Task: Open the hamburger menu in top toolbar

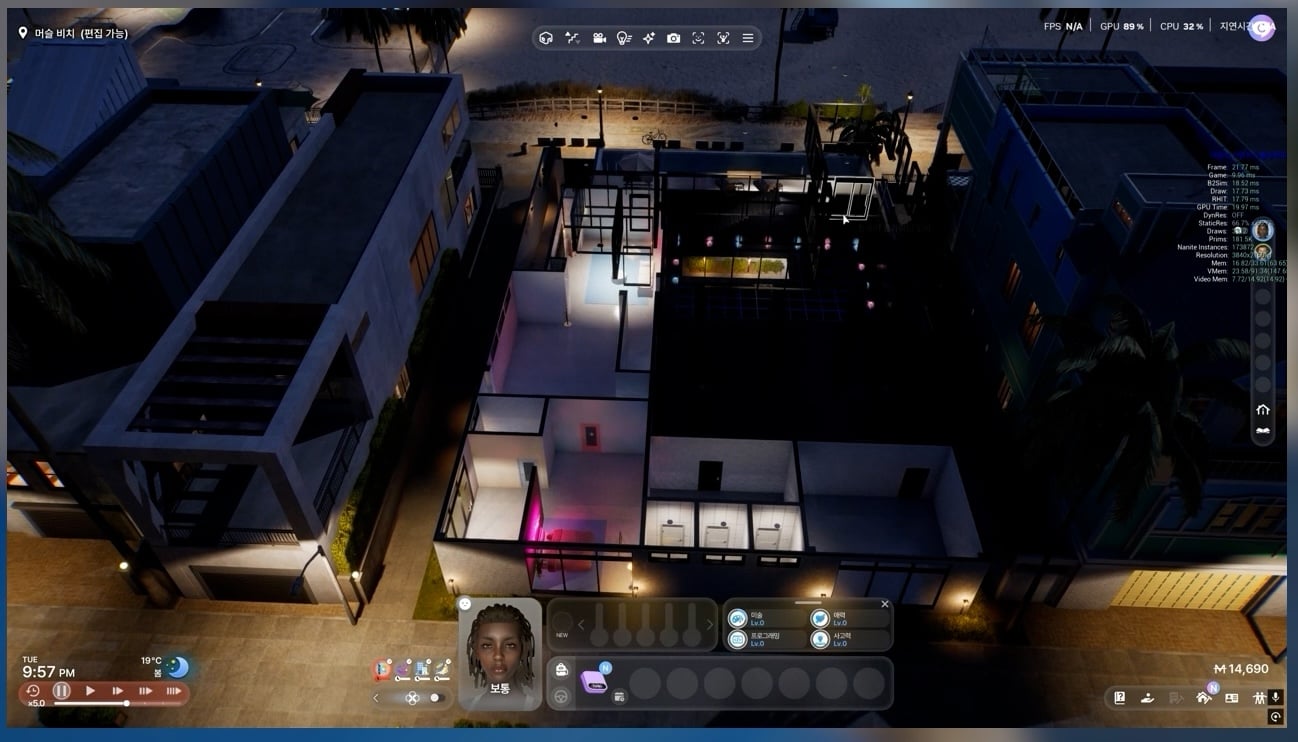Action: (x=748, y=38)
